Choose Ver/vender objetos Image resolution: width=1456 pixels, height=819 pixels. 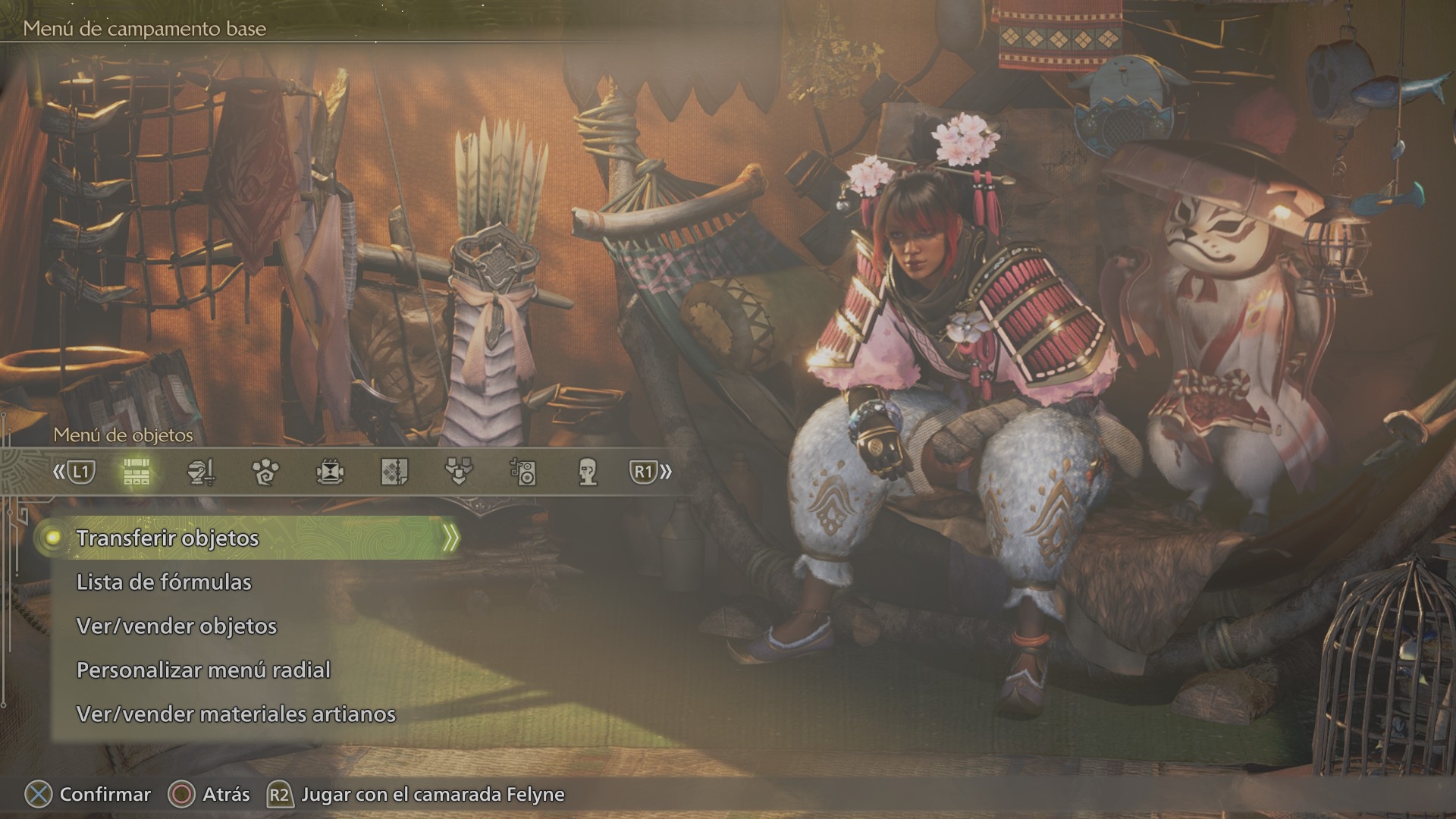(177, 626)
